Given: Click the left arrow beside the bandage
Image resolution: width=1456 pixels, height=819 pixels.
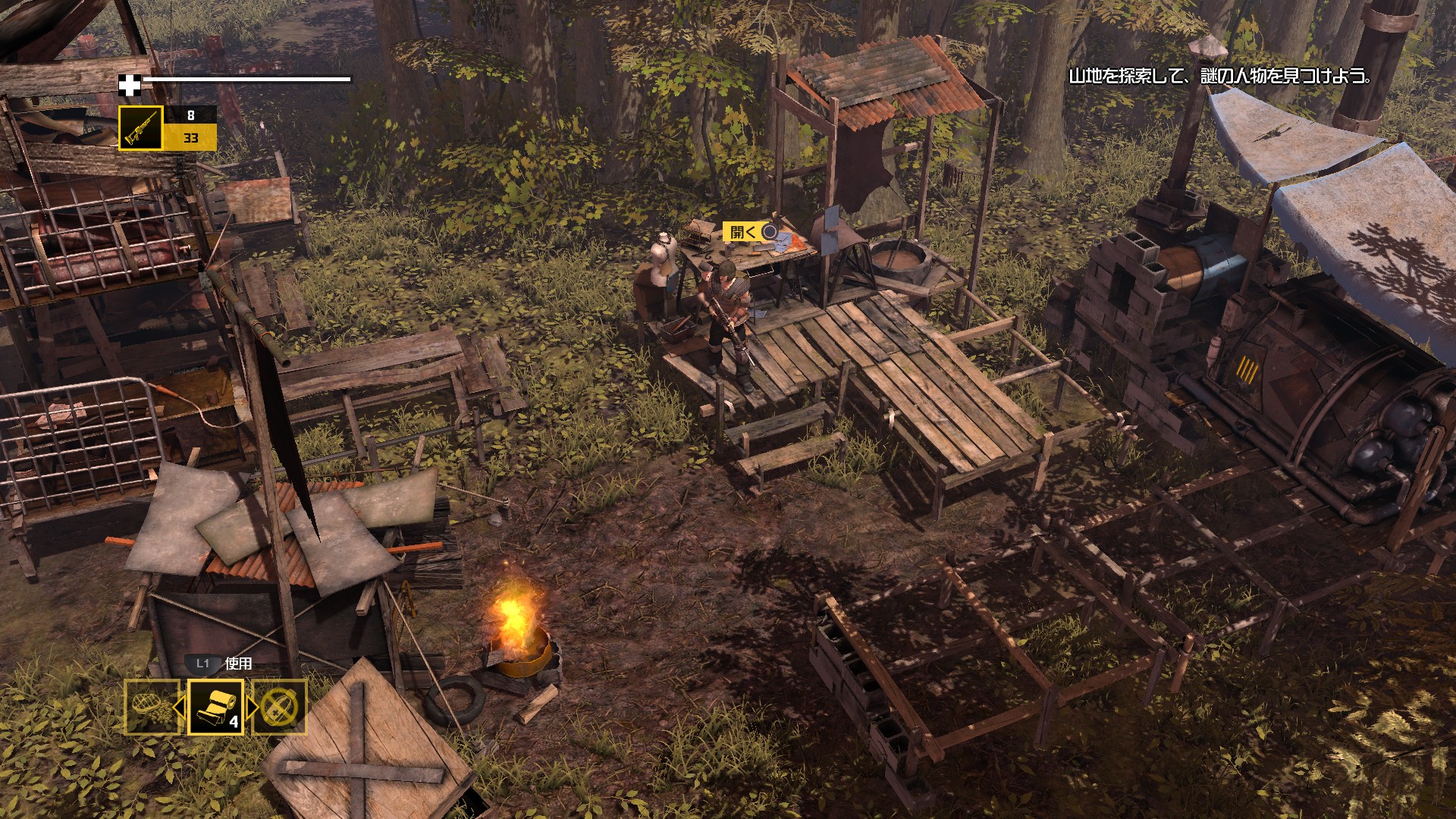Looking at the screenshot, I should pos(180,708).
